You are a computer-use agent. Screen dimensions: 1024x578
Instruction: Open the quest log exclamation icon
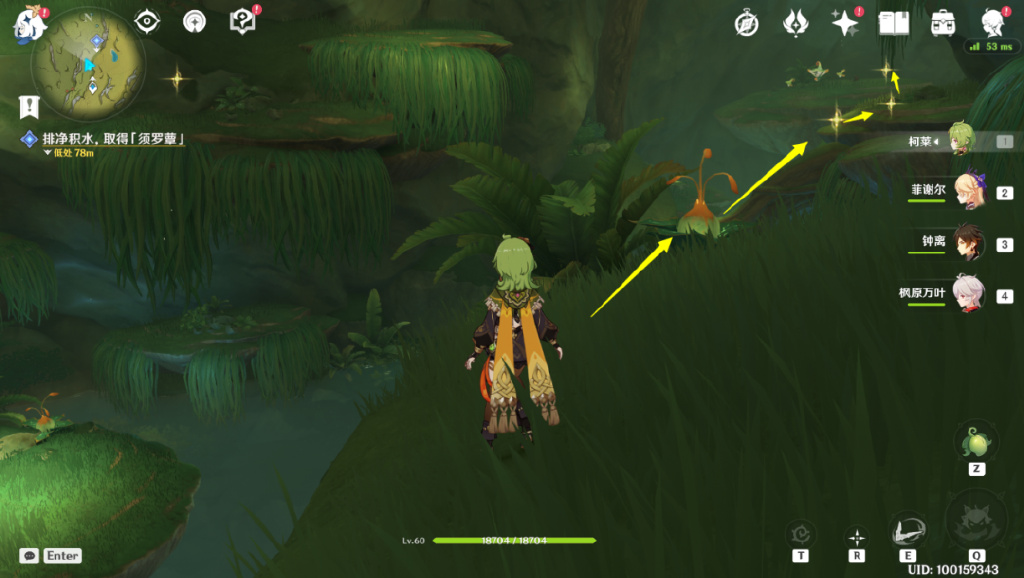(29, 106)
